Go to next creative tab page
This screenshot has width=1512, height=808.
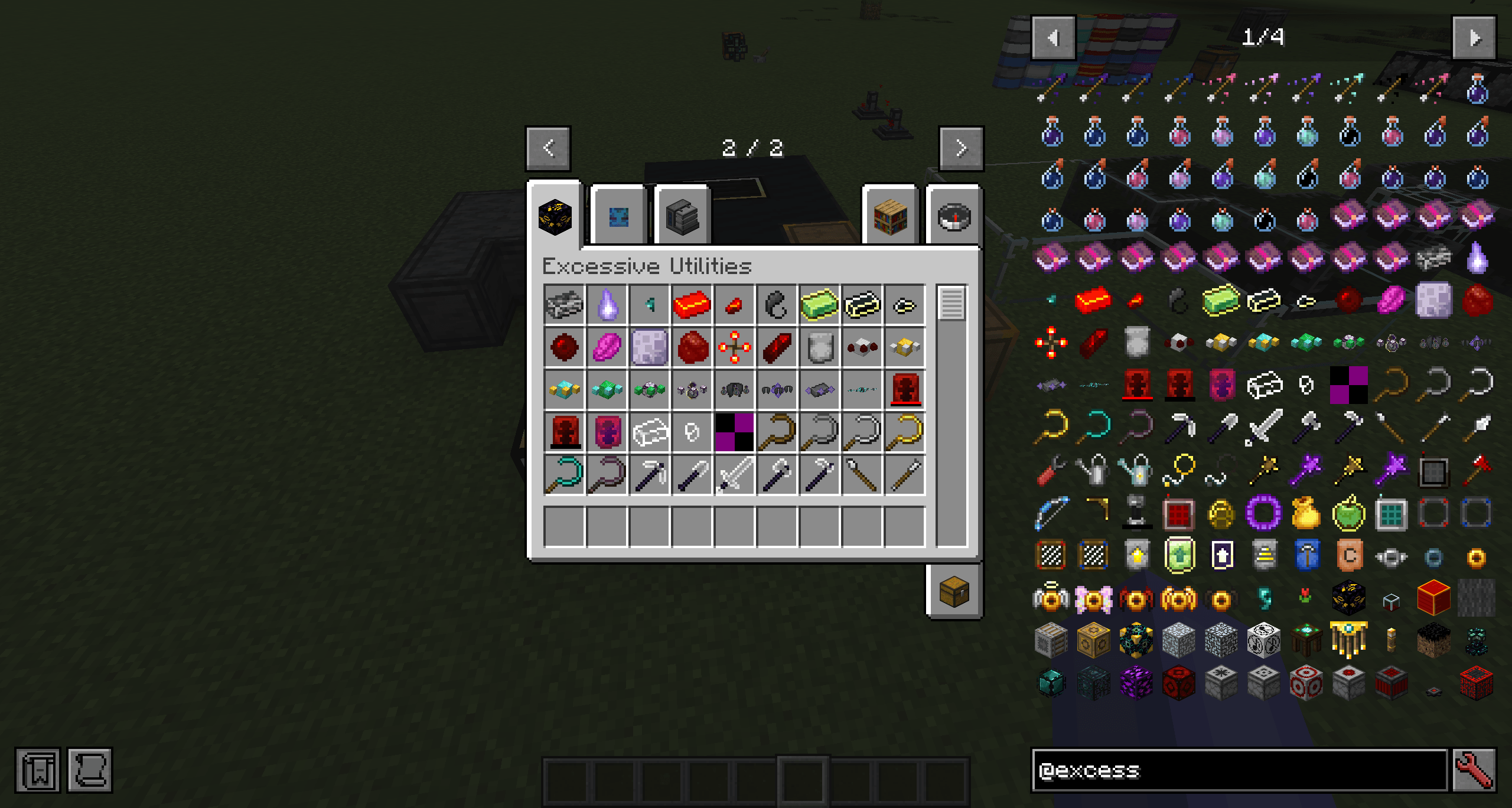tap(961, 148)
